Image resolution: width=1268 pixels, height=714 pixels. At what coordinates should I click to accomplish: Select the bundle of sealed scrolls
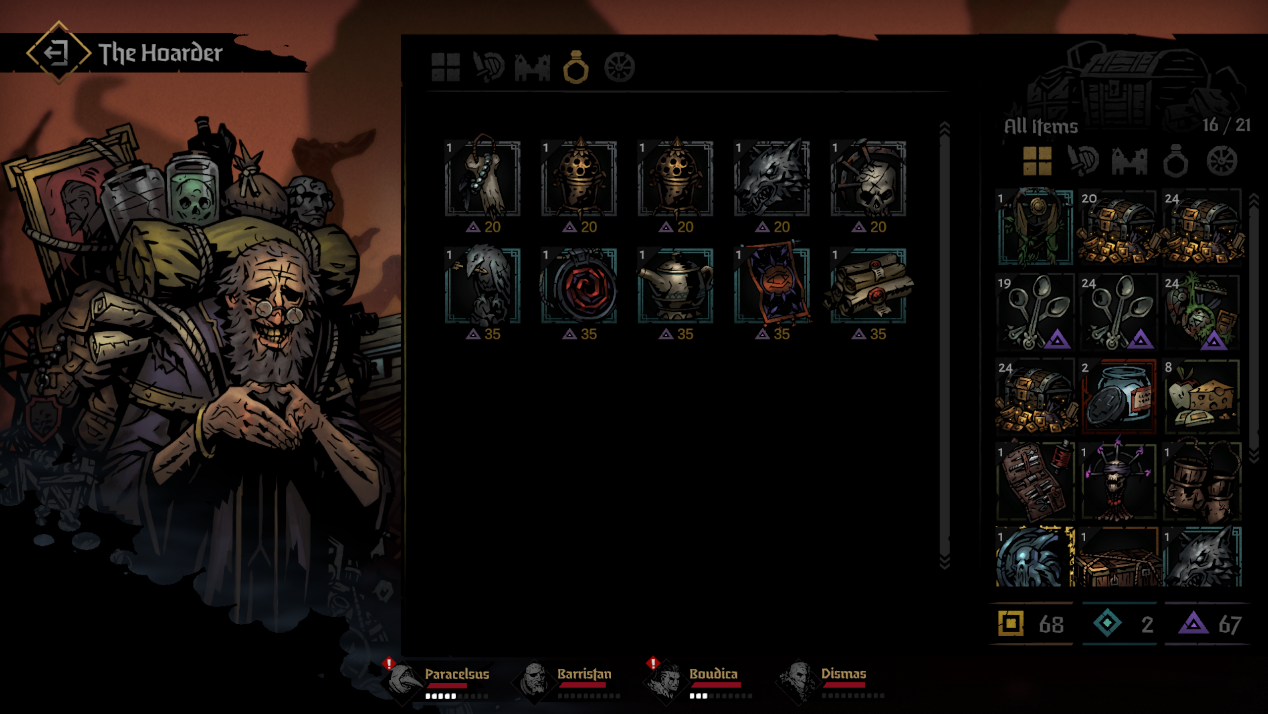coord(868,286)
